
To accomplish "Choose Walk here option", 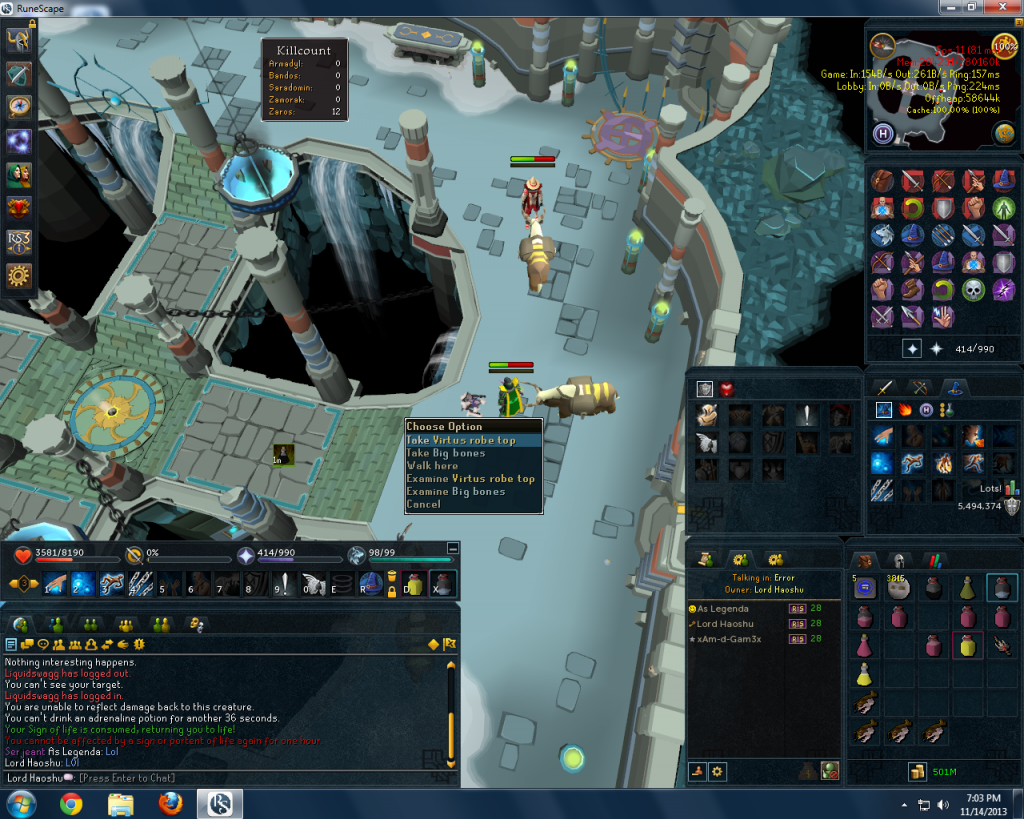I will [x=432, y=466].
